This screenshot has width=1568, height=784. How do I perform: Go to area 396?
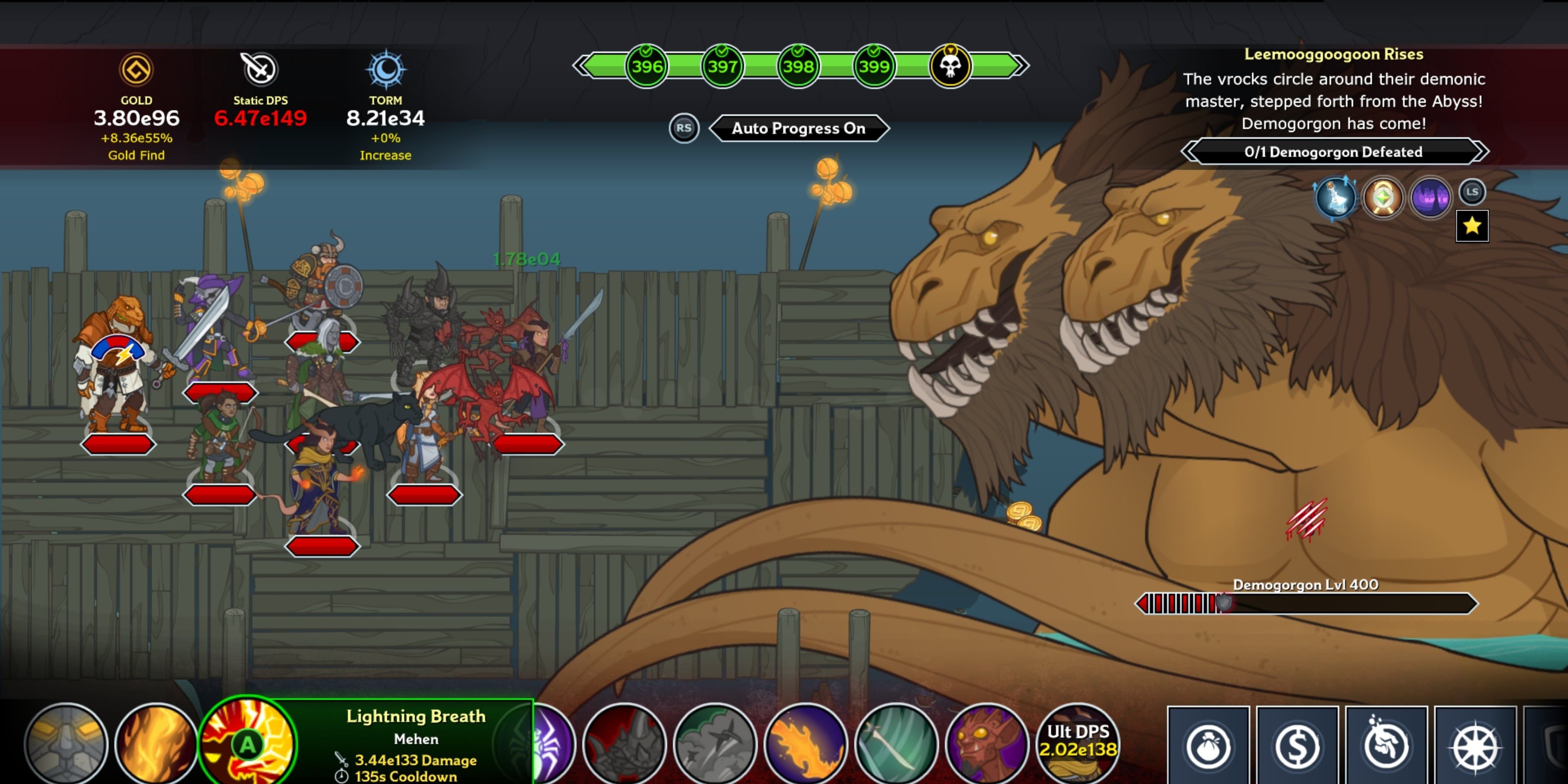pyautogui.click(x=646, y=66)
